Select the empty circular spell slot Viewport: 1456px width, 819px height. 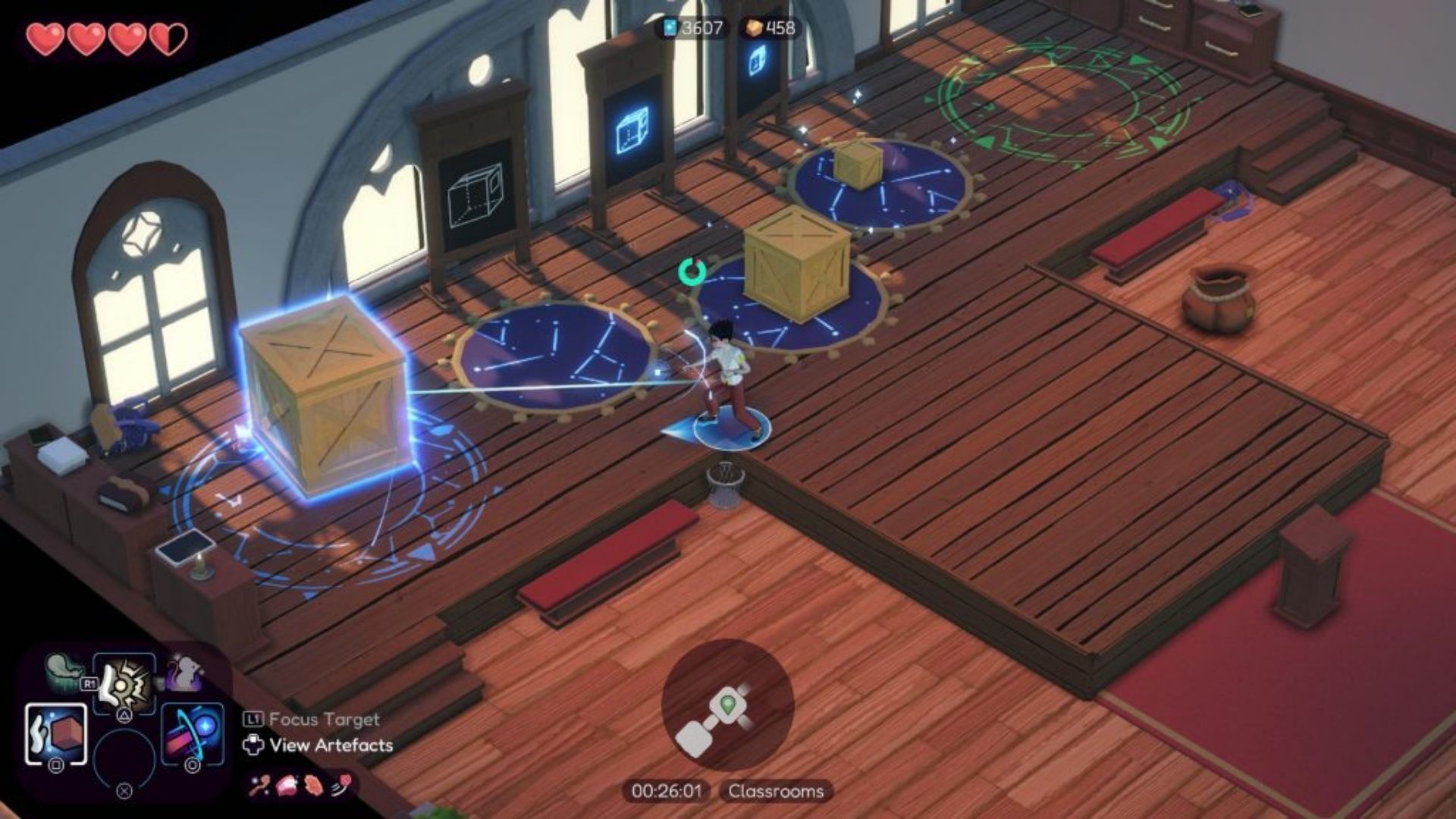[124, 758]
